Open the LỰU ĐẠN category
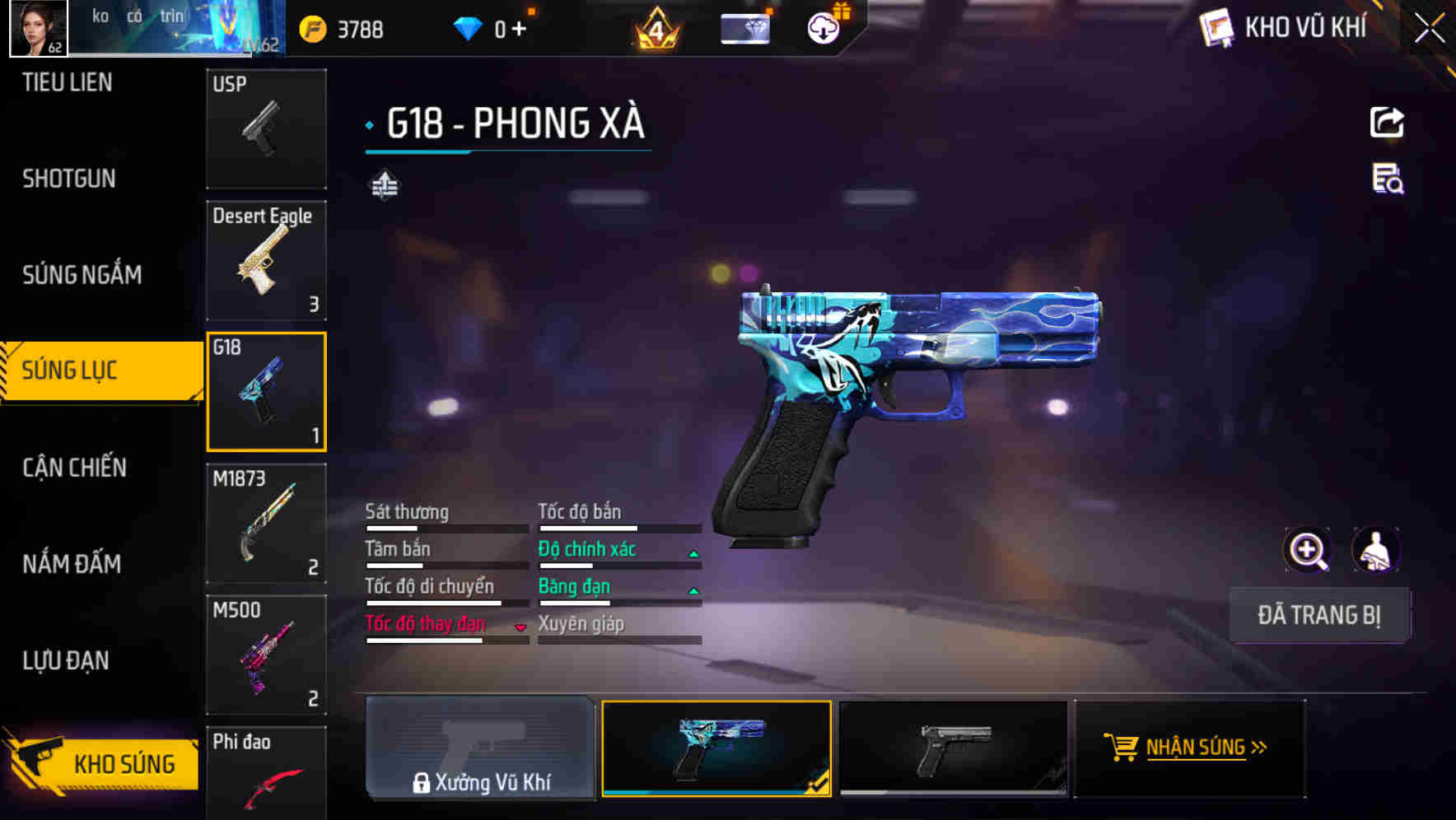 (x=66, y=659)
